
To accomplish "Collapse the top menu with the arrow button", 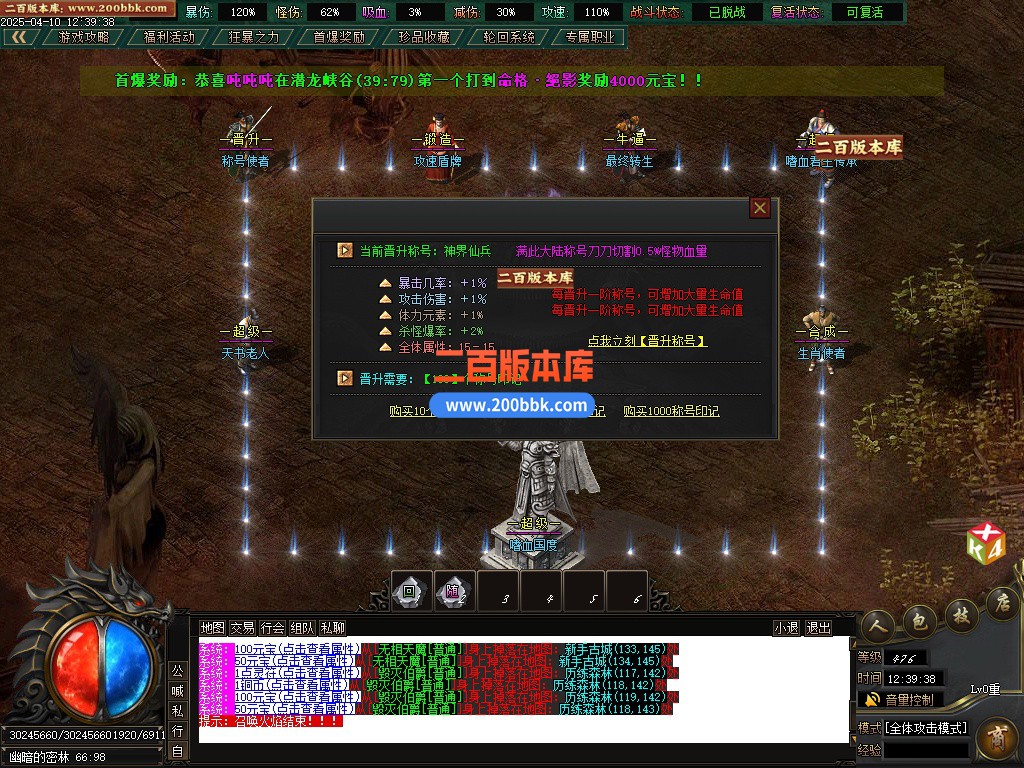I will [x=20, y=37].
